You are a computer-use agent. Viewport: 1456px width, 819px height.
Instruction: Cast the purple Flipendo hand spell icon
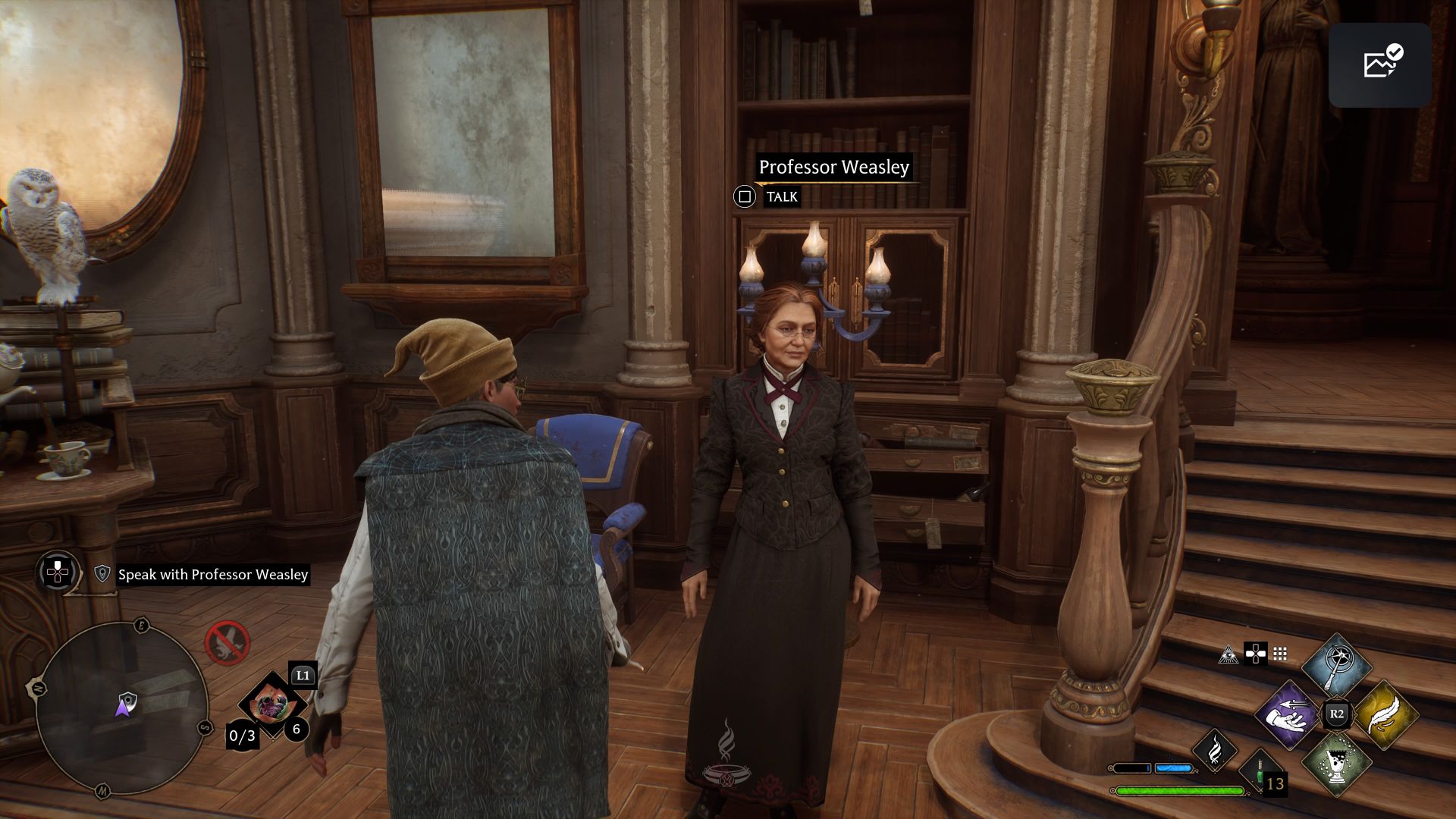pyautogui.click(x=1288, y=717)
